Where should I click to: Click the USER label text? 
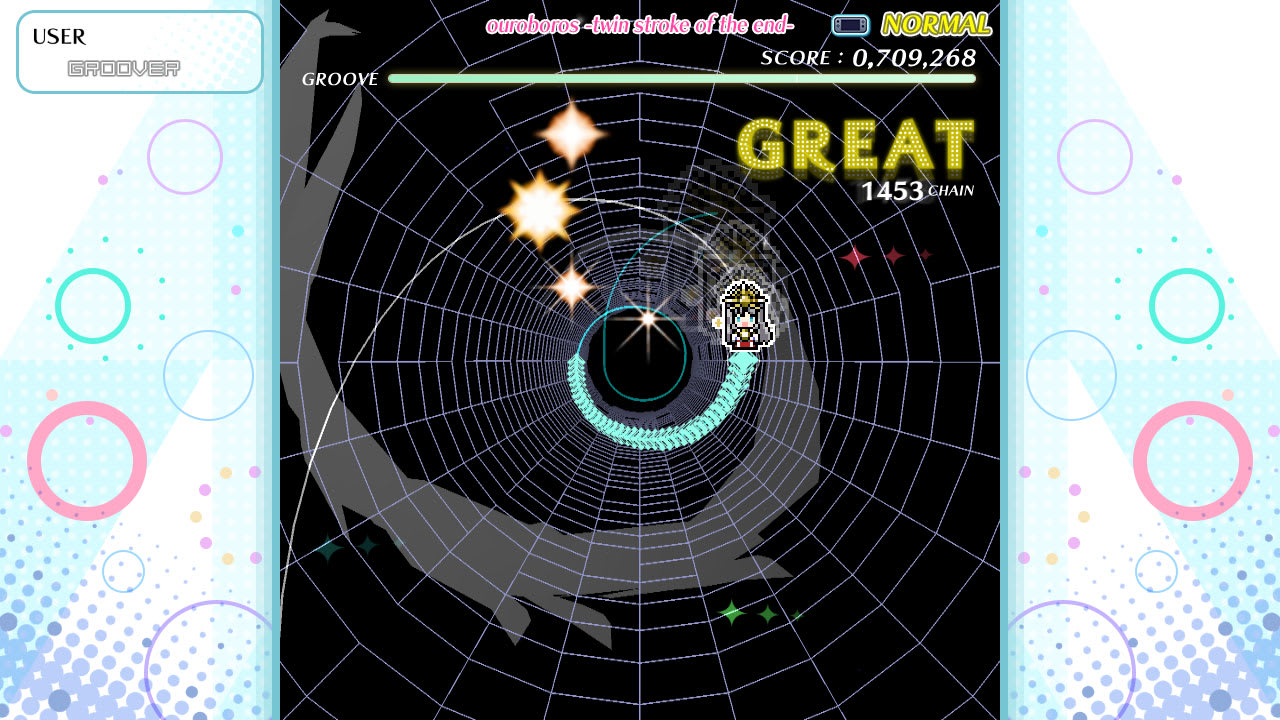click(58, 37)
